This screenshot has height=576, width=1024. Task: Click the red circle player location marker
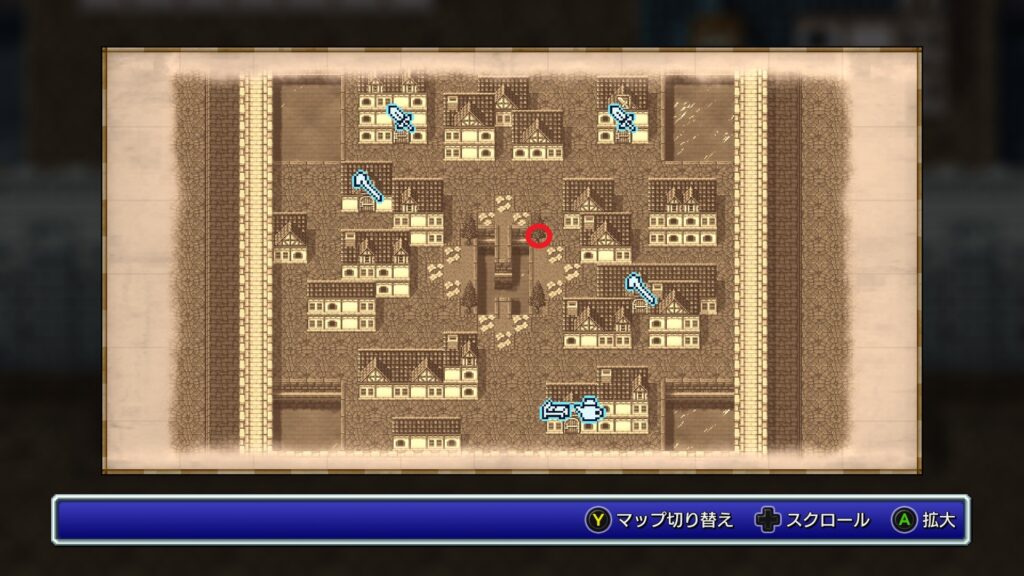coord(539,236)
